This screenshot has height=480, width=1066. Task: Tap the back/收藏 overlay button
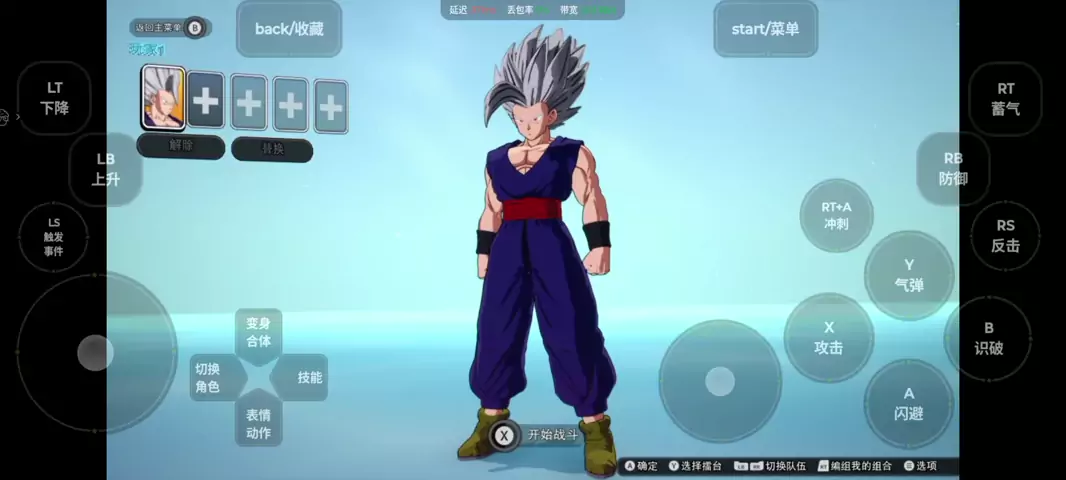[x=289, y=29]
